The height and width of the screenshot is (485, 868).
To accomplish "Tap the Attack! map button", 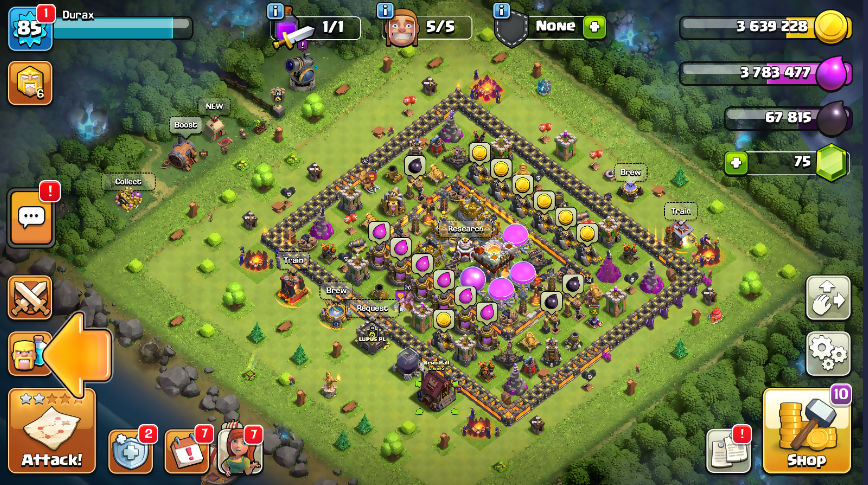I will 52,431.
